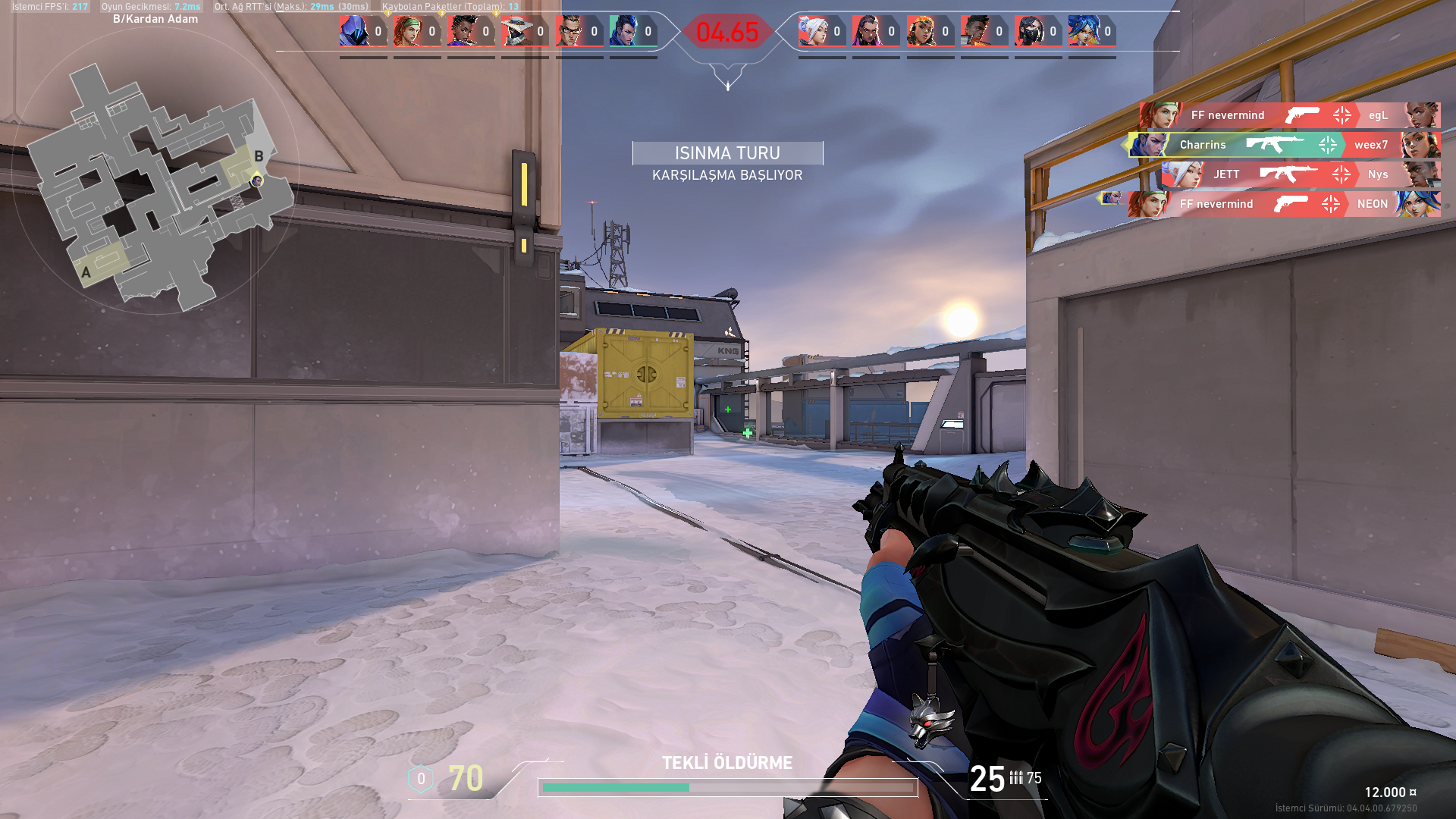Choose the Cypher agent portrait at top

click(x=516, y=31)
